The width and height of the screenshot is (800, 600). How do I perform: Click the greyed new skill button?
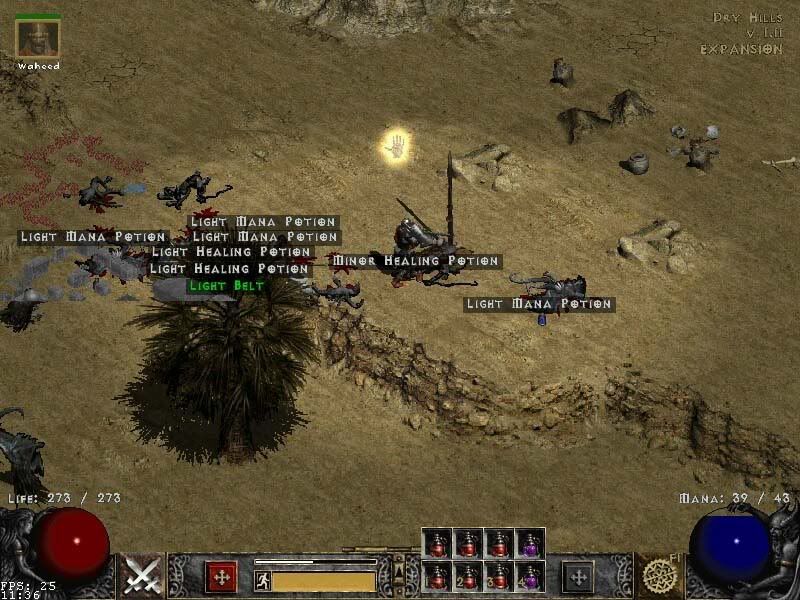(577, 577)
